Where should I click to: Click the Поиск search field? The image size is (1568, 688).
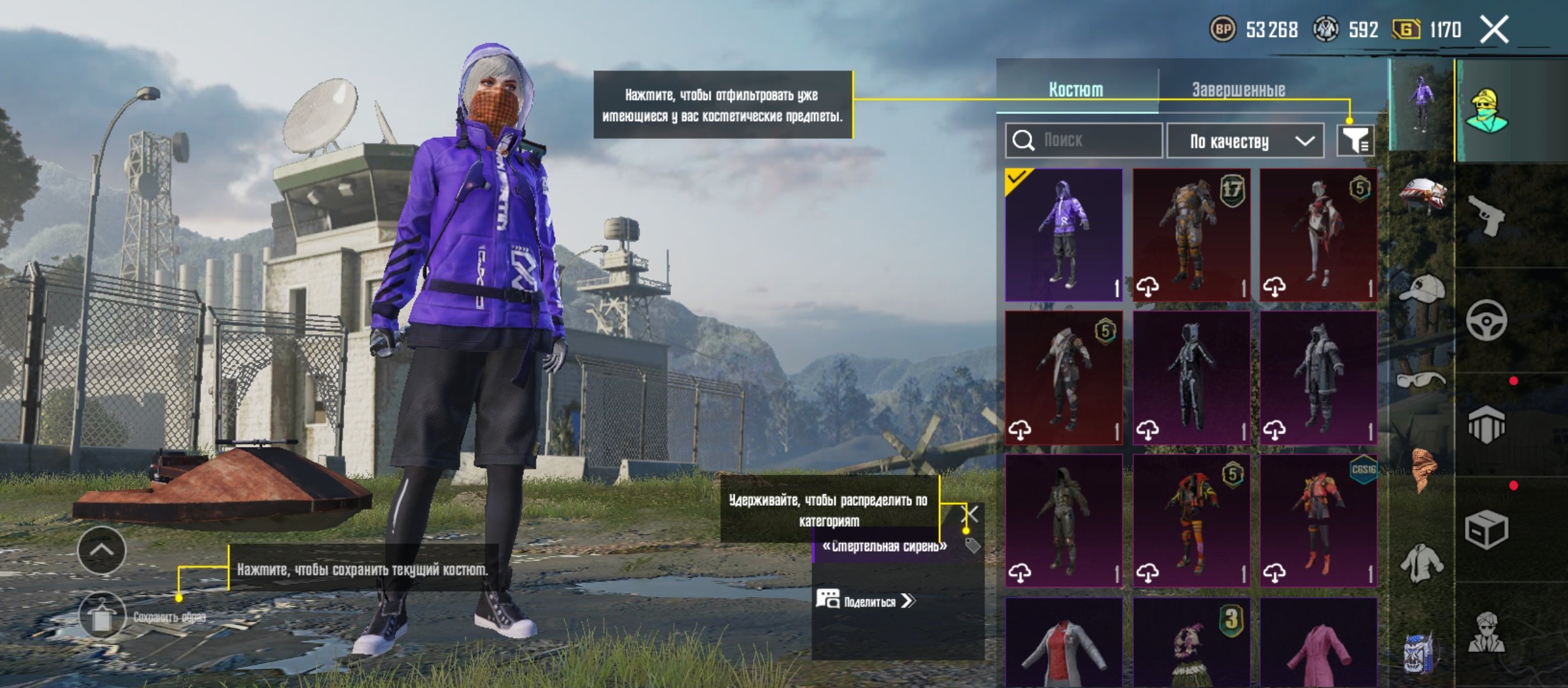1084,140
